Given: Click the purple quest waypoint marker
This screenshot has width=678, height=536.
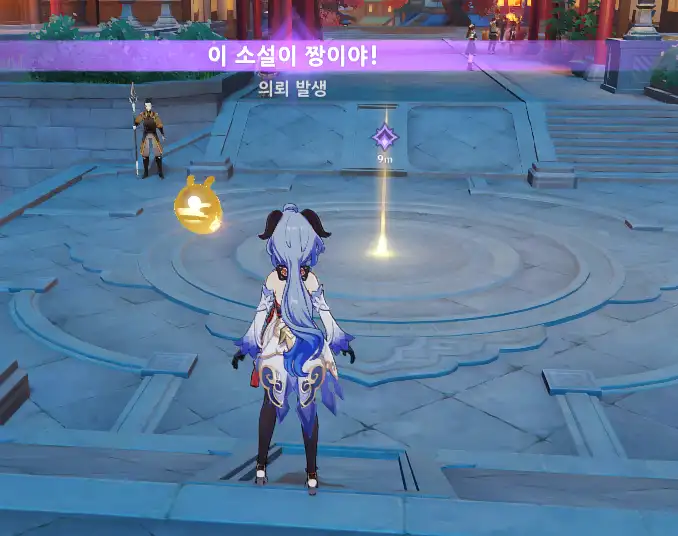Looking at the screenshot, I should tap(385, 136).
